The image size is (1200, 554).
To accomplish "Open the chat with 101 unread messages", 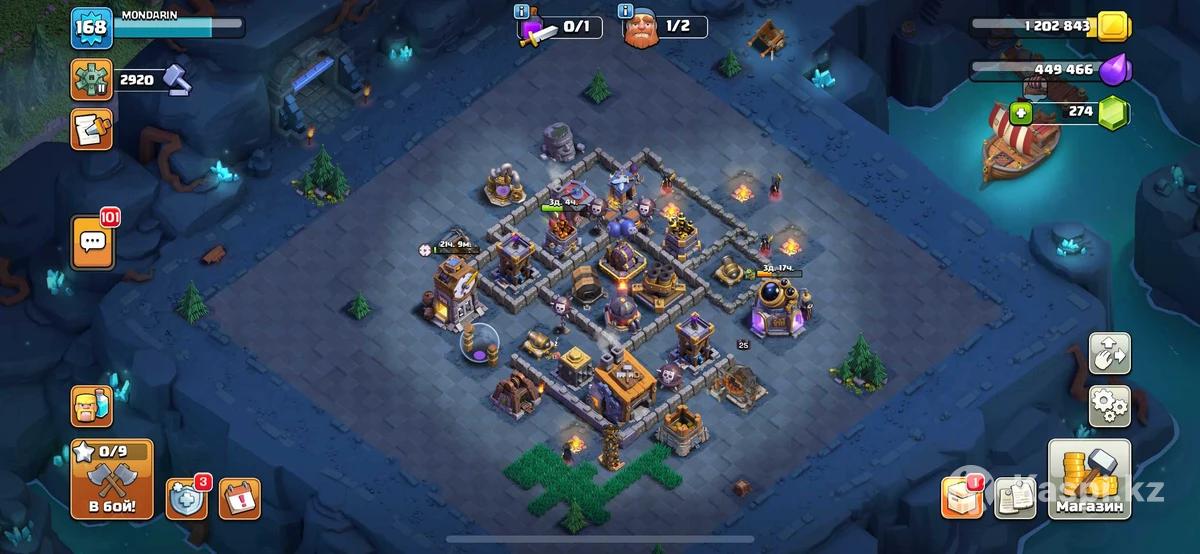I will [93, 243].
